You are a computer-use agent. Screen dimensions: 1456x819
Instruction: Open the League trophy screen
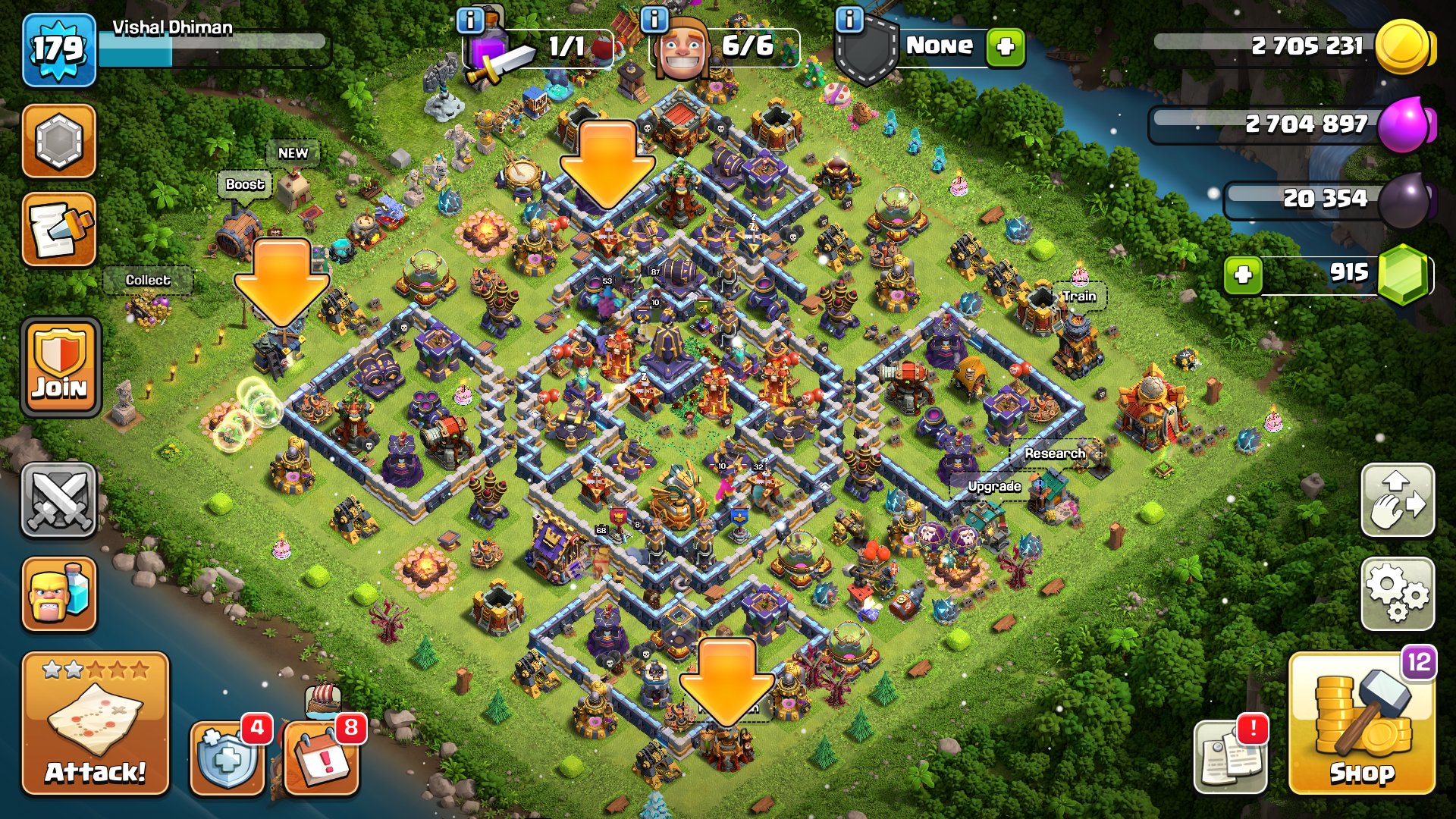tap(58, 140)
